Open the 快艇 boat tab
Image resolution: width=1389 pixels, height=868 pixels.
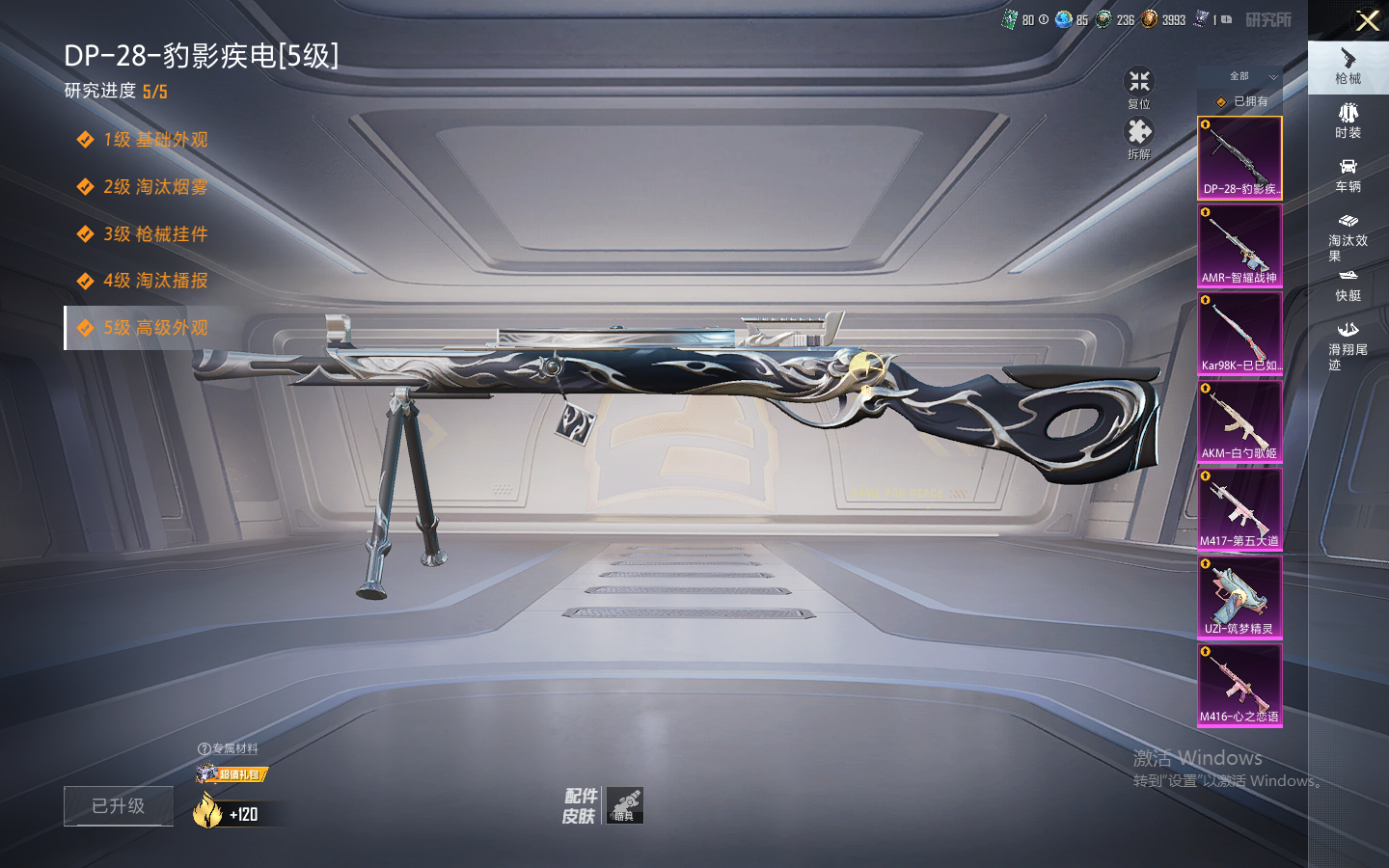(1348, 285)
